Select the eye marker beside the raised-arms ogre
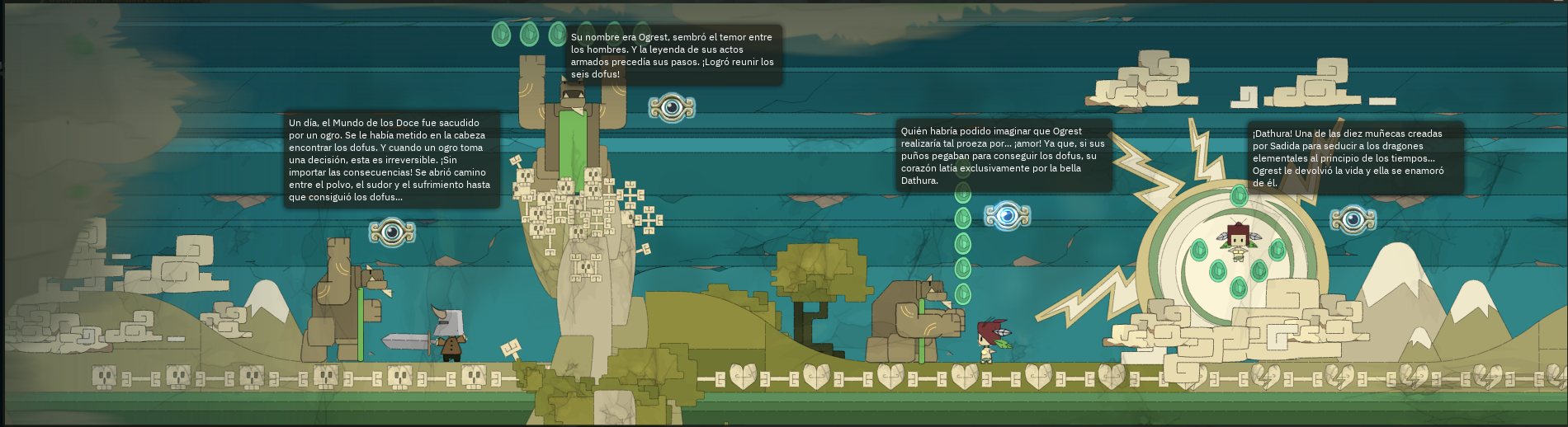Screen dimensions: 1568x427 tap(672, 107)
